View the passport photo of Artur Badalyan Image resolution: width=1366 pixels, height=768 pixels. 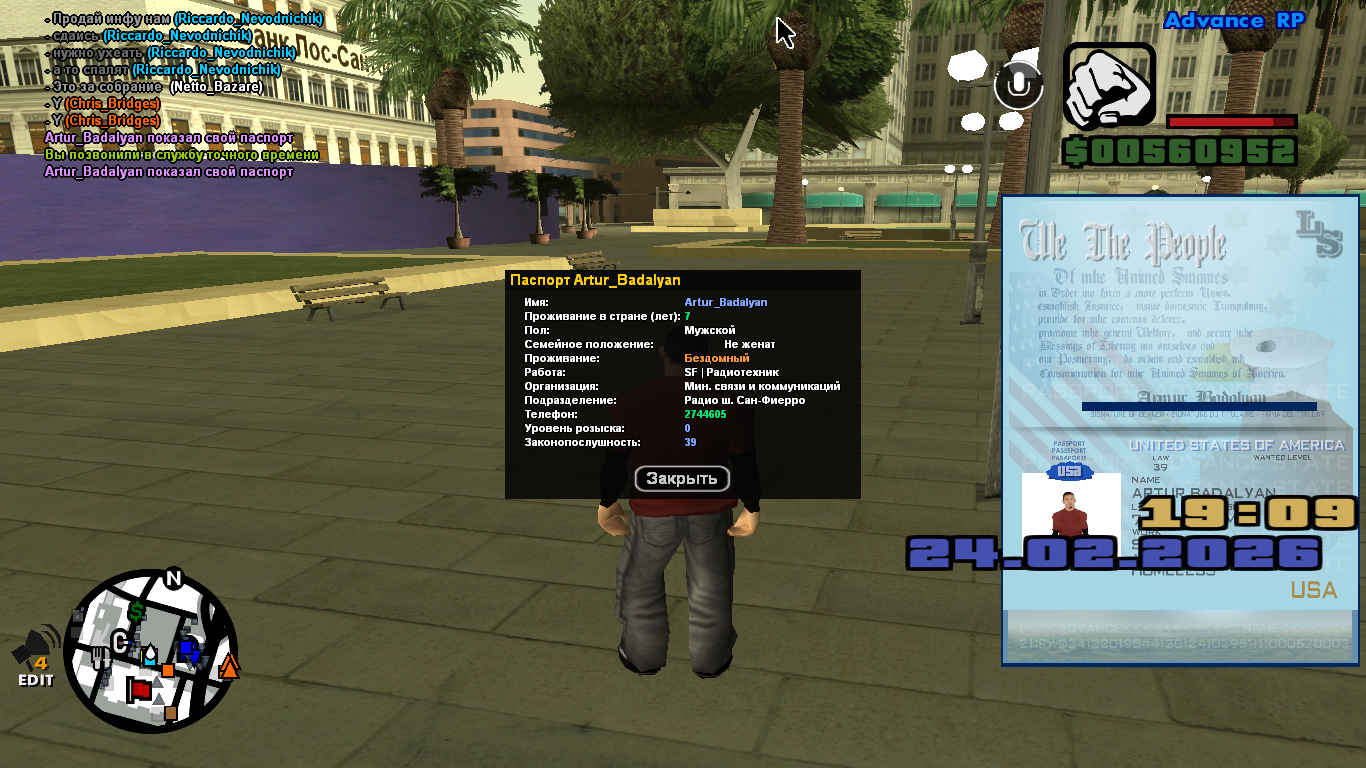tap(1070, 509)
